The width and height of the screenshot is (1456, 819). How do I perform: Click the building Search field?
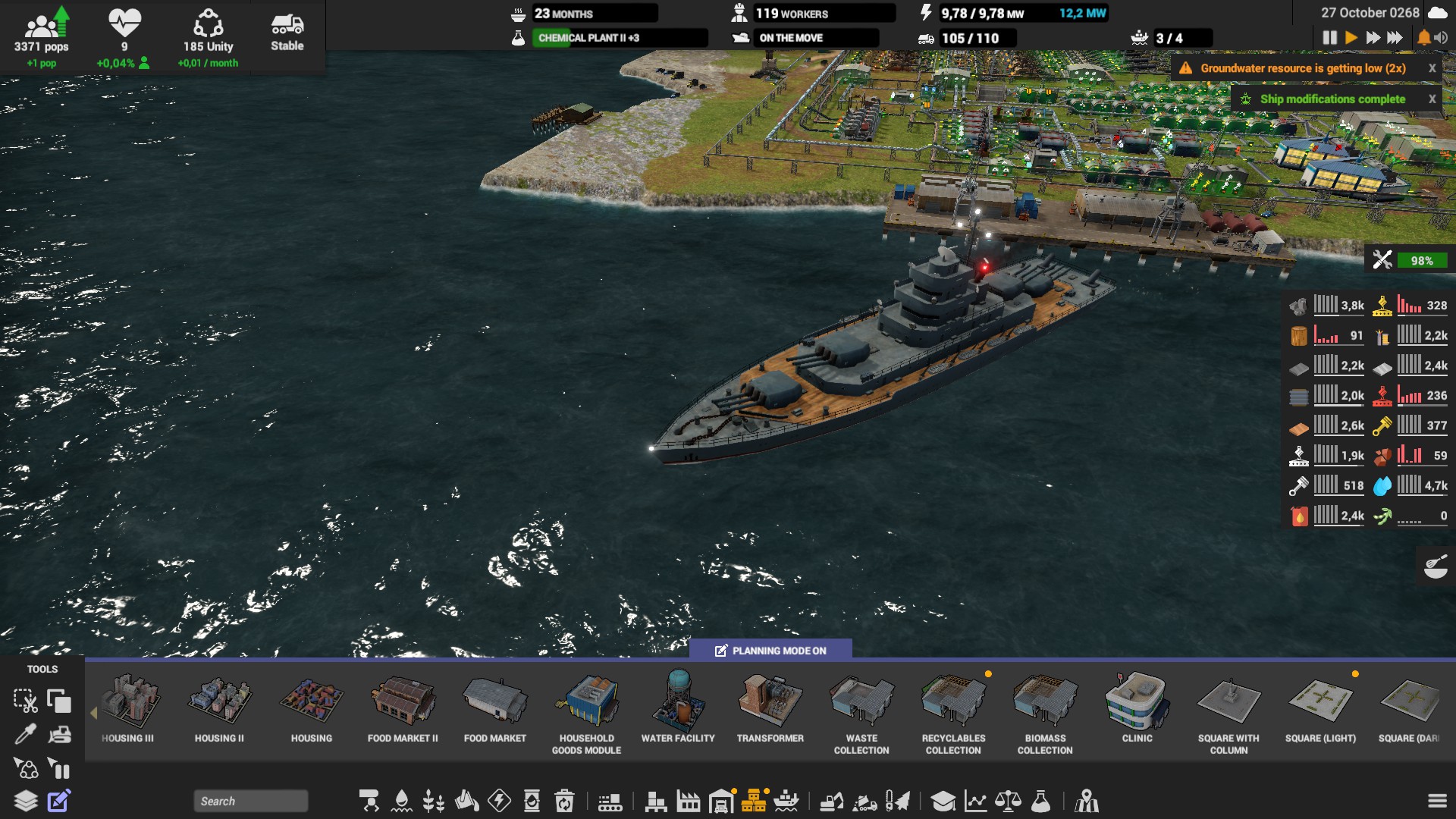pos(250,801)
